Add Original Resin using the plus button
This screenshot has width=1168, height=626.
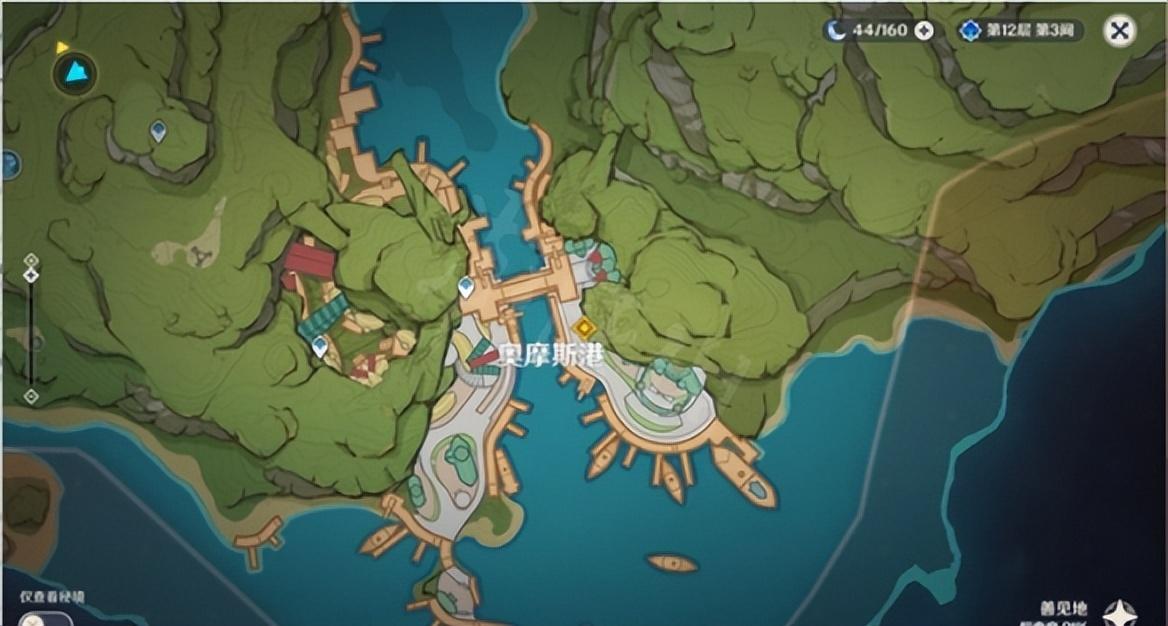[x=924, y=30]
